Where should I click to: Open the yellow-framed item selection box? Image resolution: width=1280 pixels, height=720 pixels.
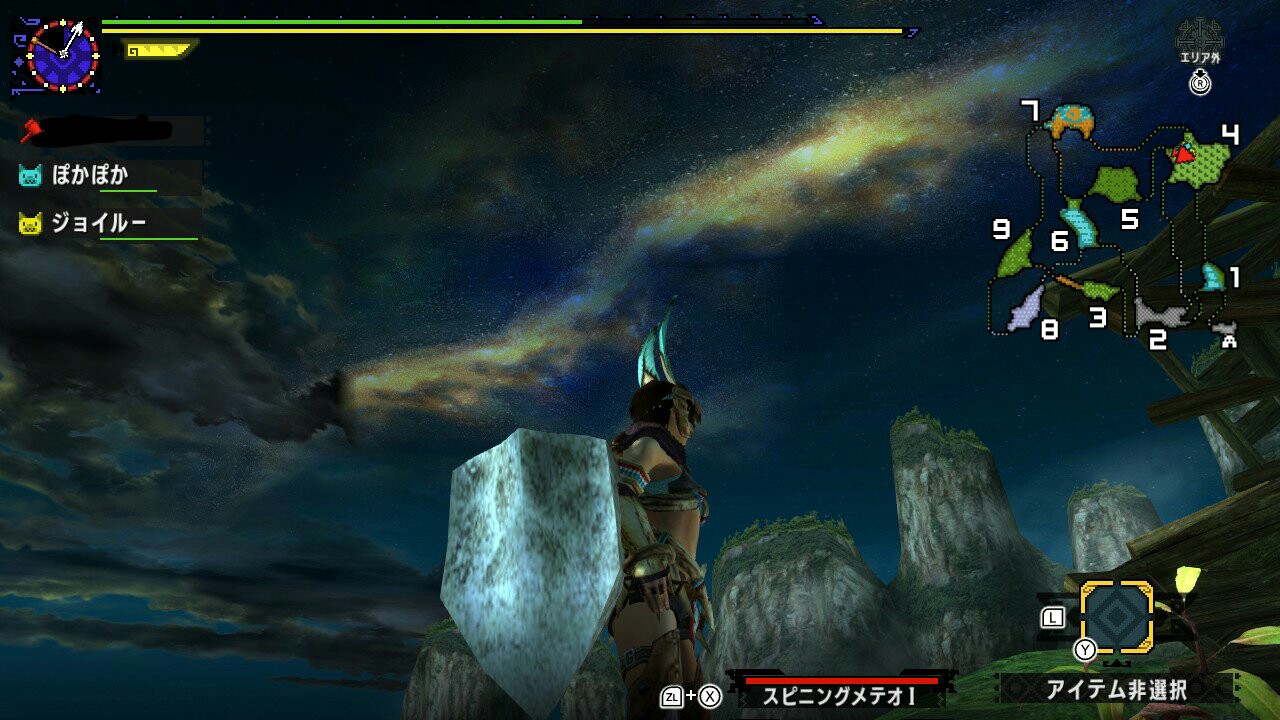(x=1117, y=617)
